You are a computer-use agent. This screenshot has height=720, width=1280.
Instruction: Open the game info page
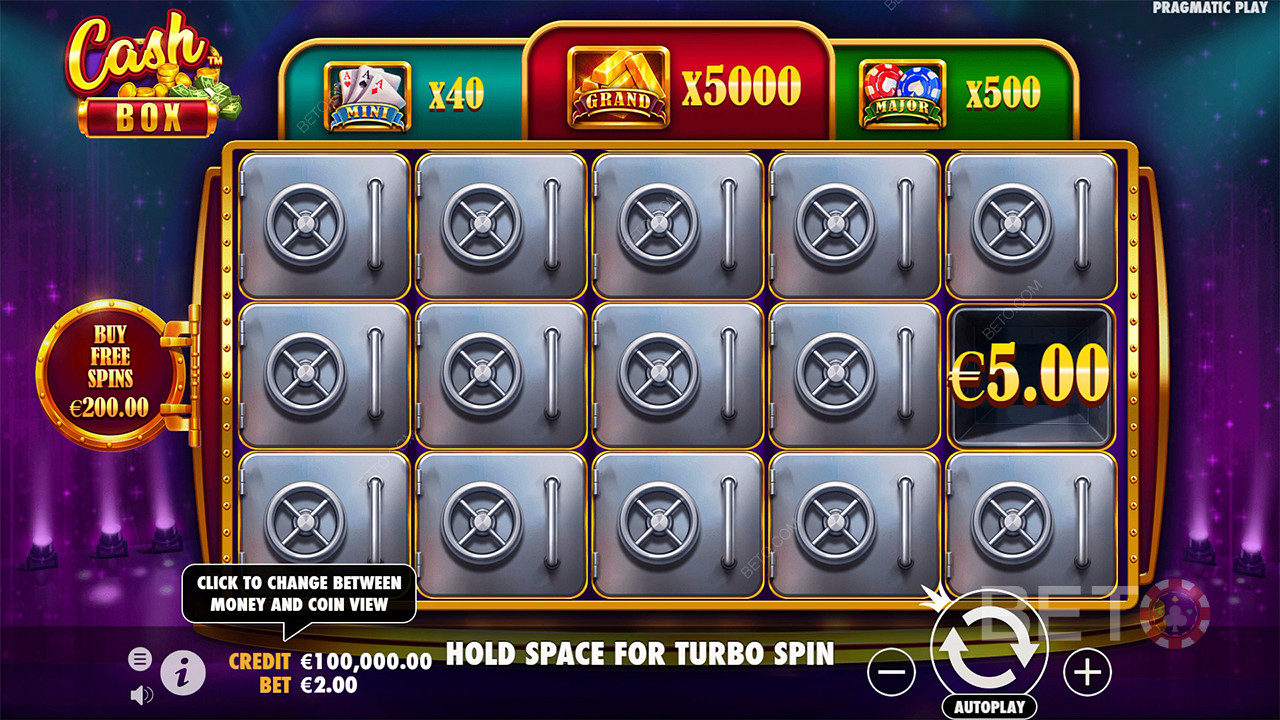[183, 674]
